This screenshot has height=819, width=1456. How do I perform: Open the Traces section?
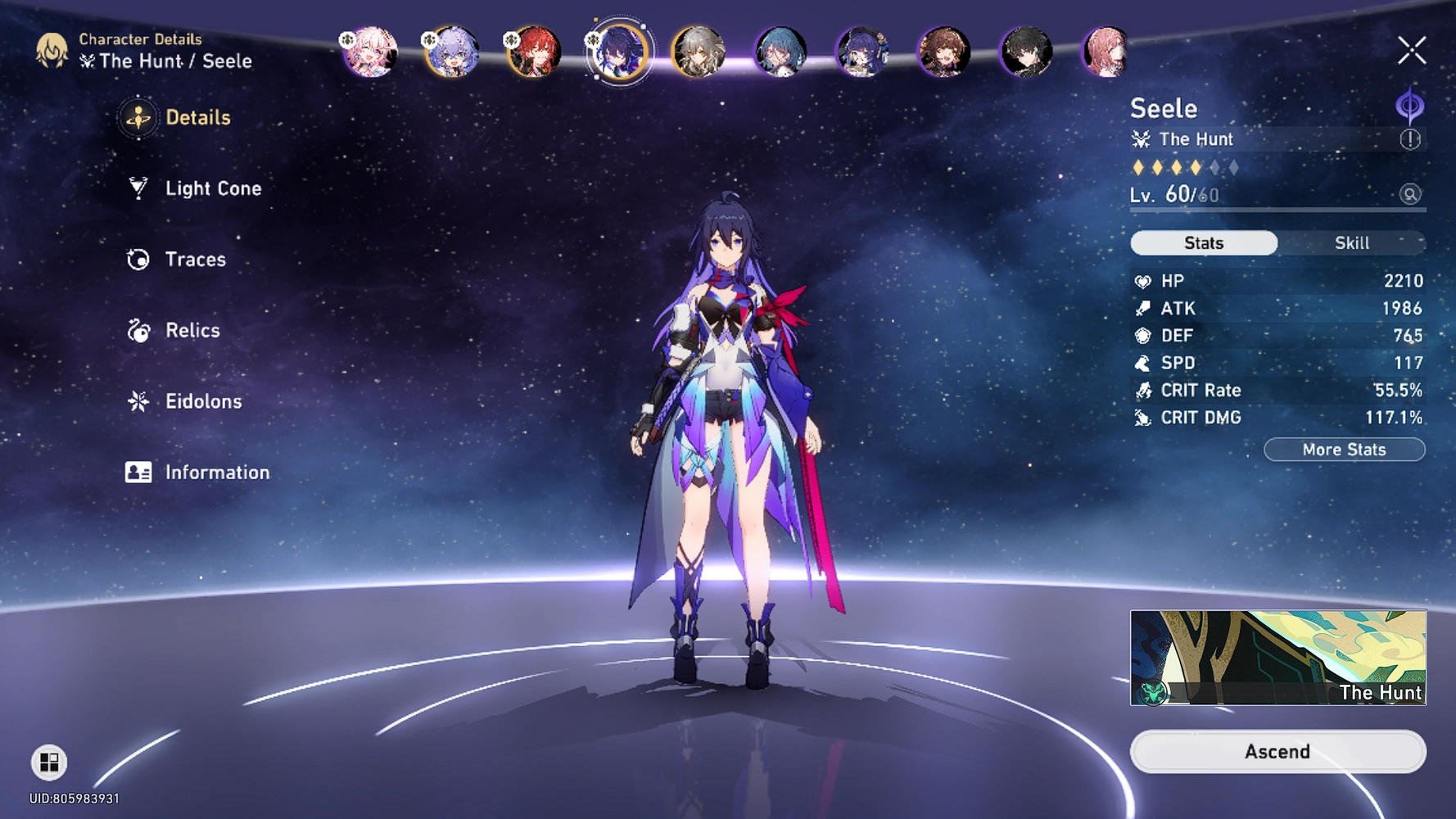click(195, 259)
